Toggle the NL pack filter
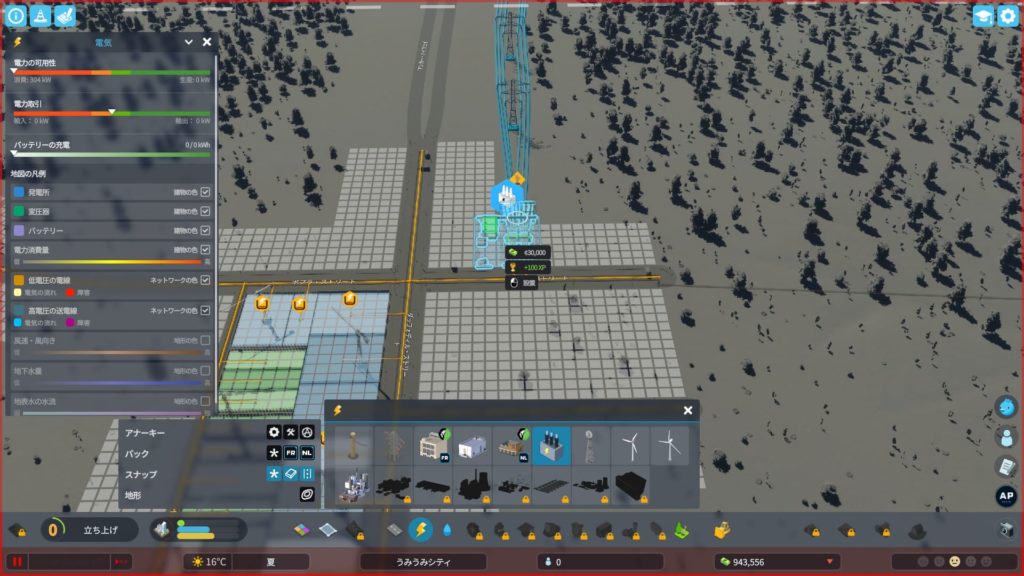The width and height of the screenshot is (1024, 576). (307, 453)
